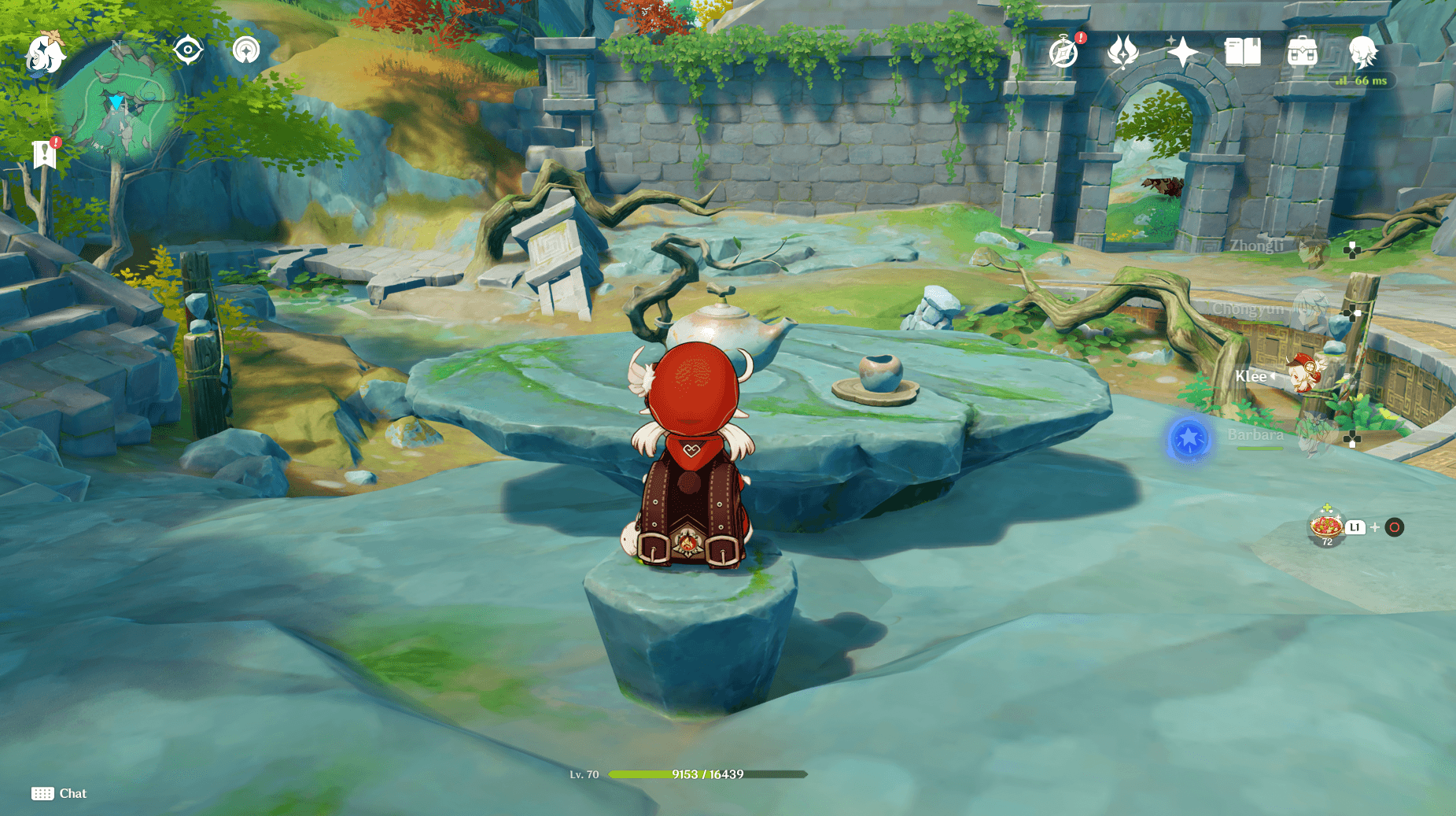
Task: Open the Wish star icon
Action: tap(1182, 53)
